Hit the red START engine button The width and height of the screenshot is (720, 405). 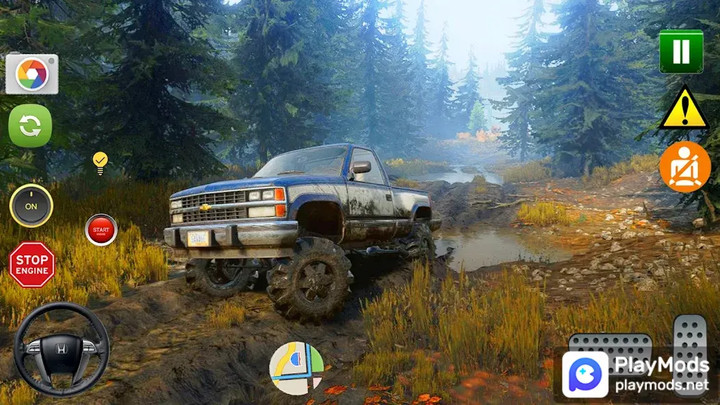click(x=101, y=229)
